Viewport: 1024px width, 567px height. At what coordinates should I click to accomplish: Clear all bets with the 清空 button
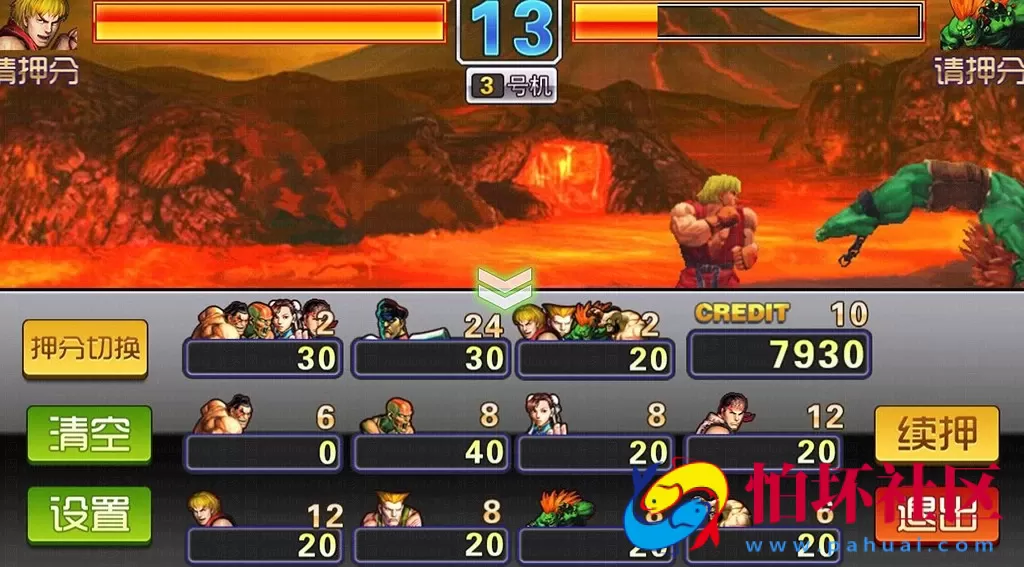pos(89,435)
